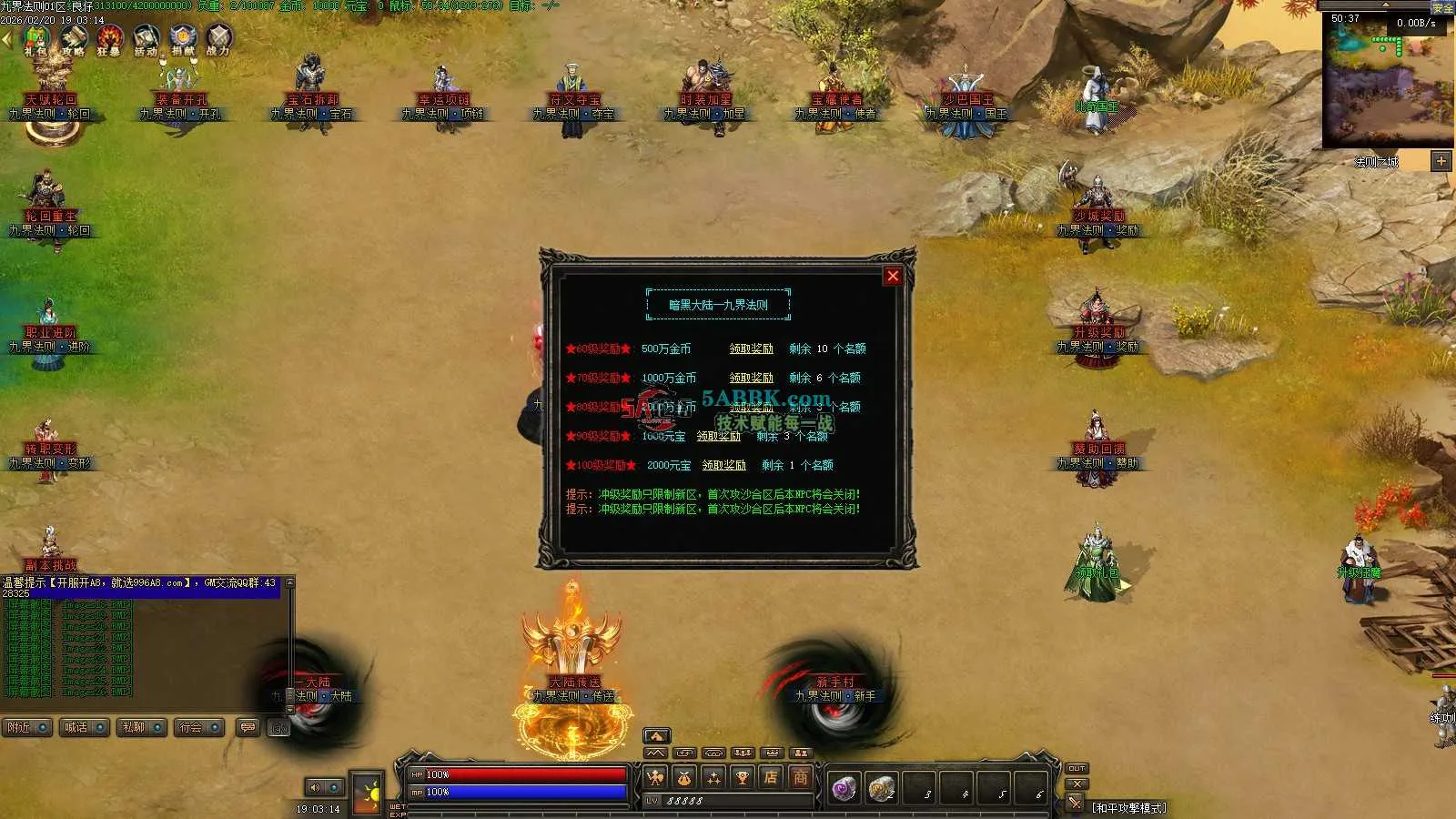
Task: Claim the level 100 reward link
Action: pos(723,465)
